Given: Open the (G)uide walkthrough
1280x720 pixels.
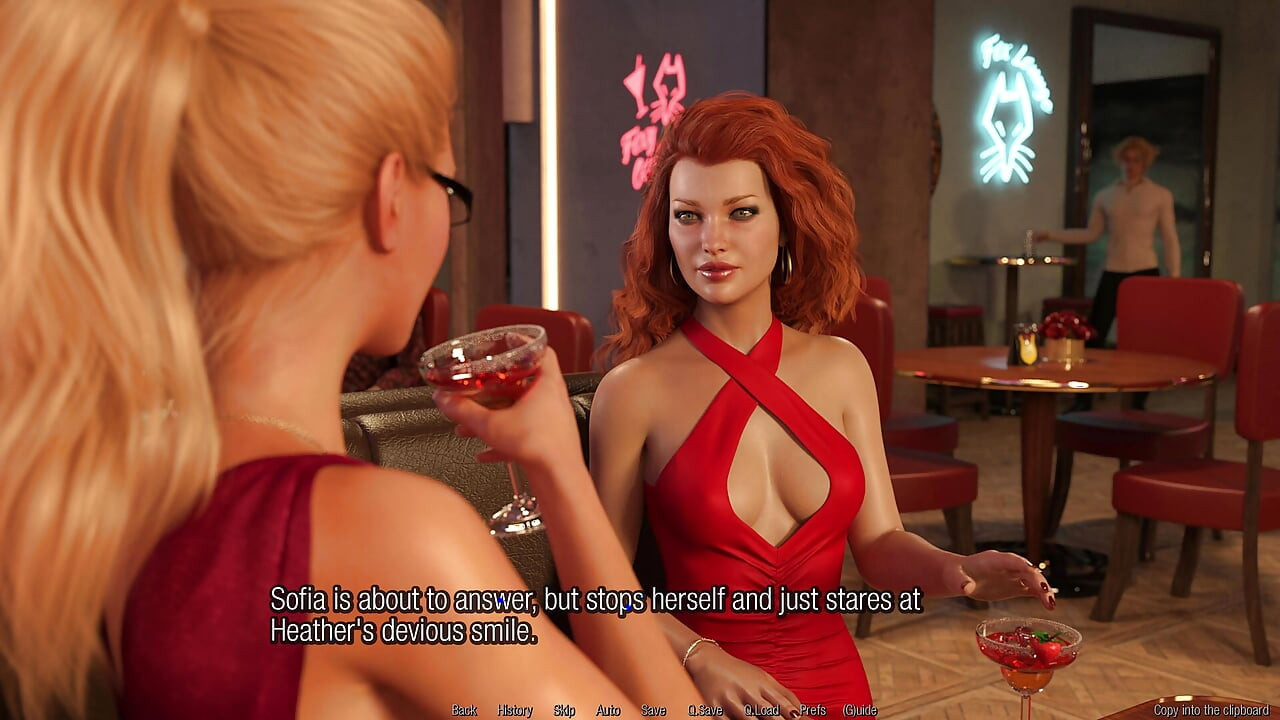Looking at the screenshot, I should pos(861,709).
